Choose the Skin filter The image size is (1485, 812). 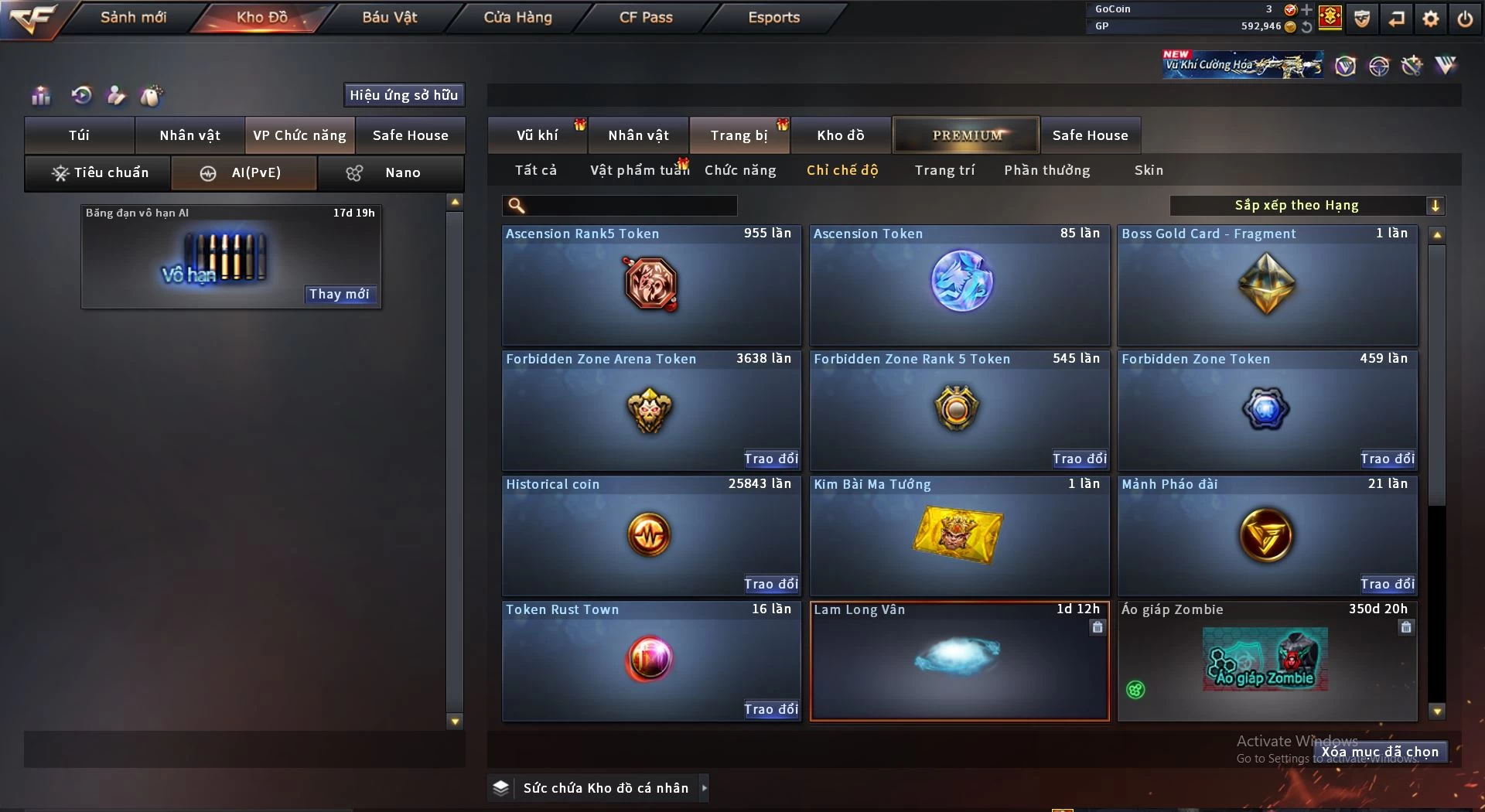(x=1149, y=170)
